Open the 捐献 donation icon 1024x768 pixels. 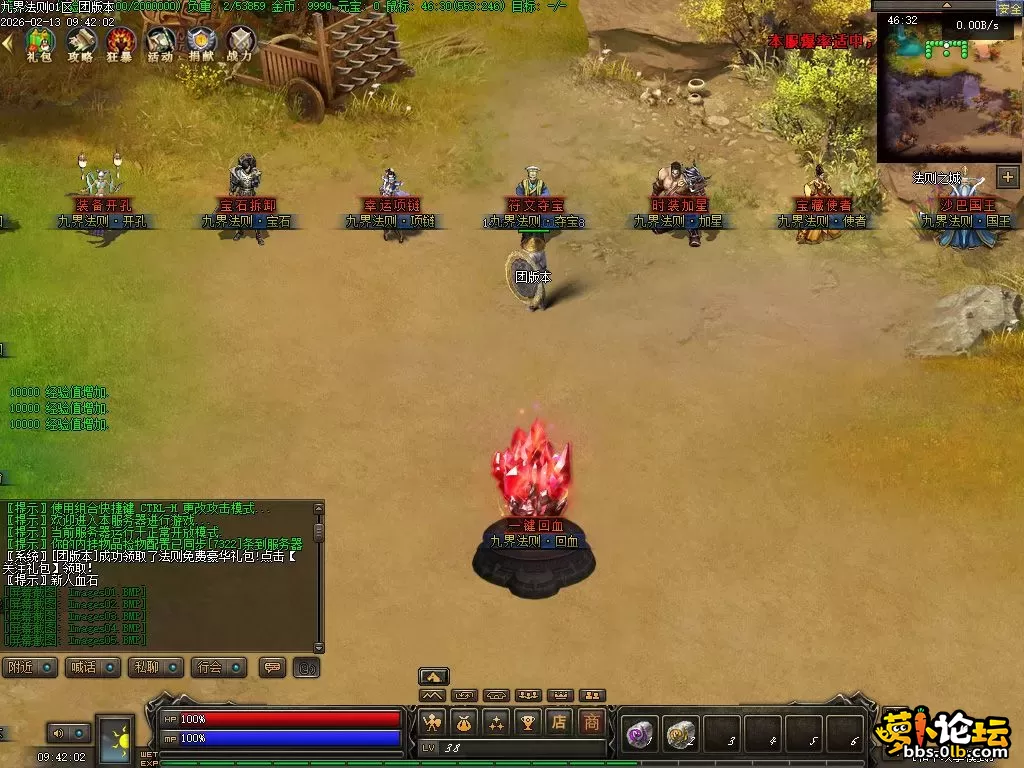(200, 42)
